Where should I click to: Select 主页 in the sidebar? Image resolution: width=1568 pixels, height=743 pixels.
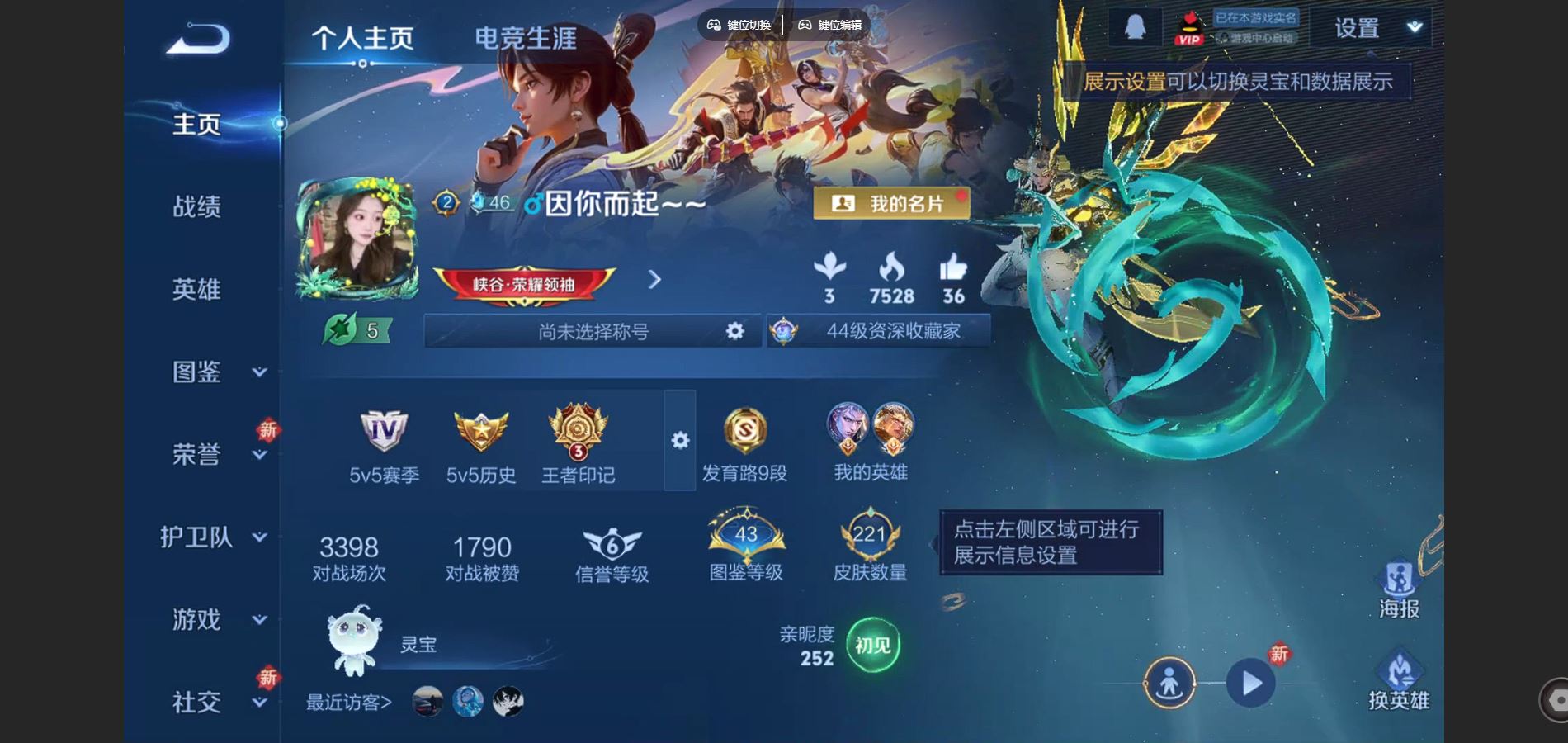point(198,124)
